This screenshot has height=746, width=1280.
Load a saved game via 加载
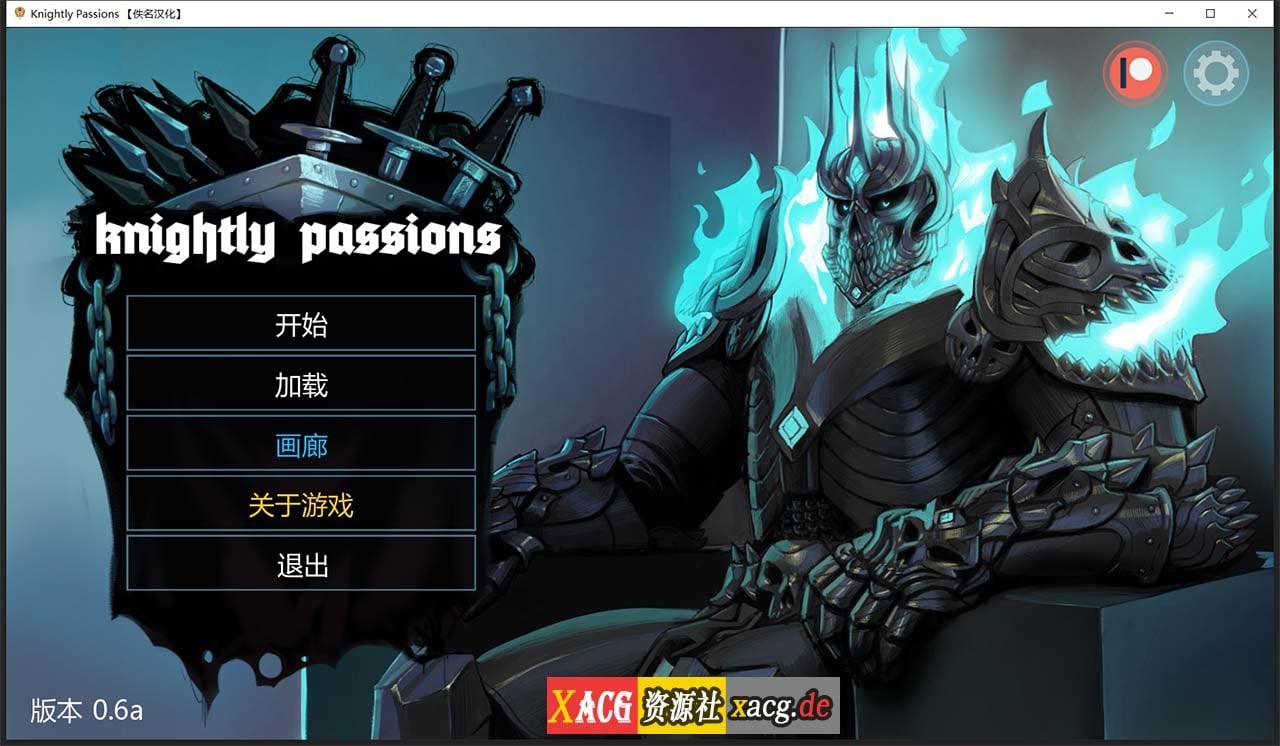tap(302, 384)
